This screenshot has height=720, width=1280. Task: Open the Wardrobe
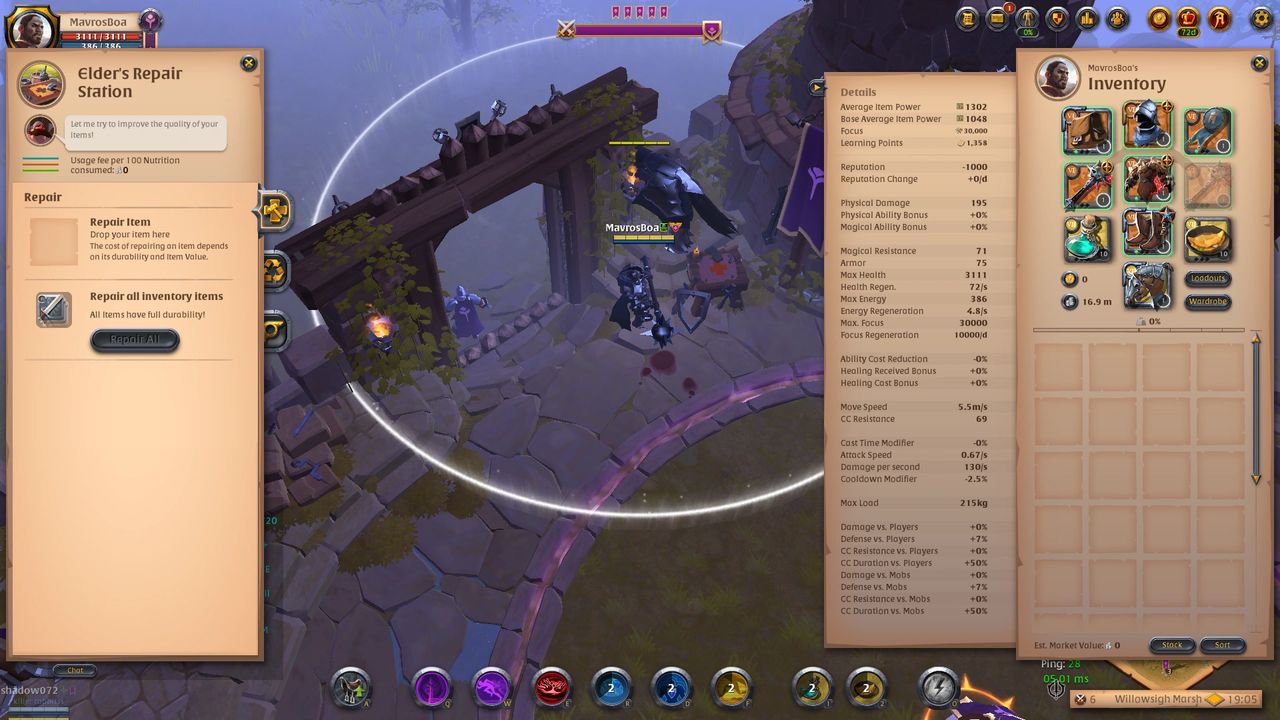(x=1208, y=301)
